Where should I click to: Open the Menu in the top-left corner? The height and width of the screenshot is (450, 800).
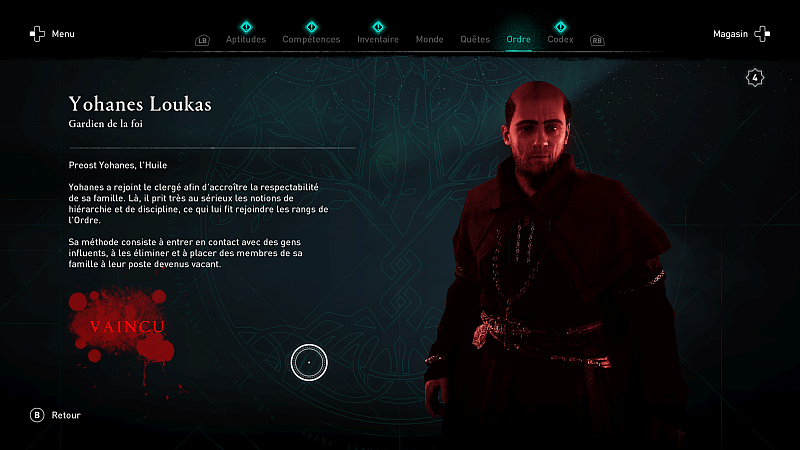coord(52,34)
